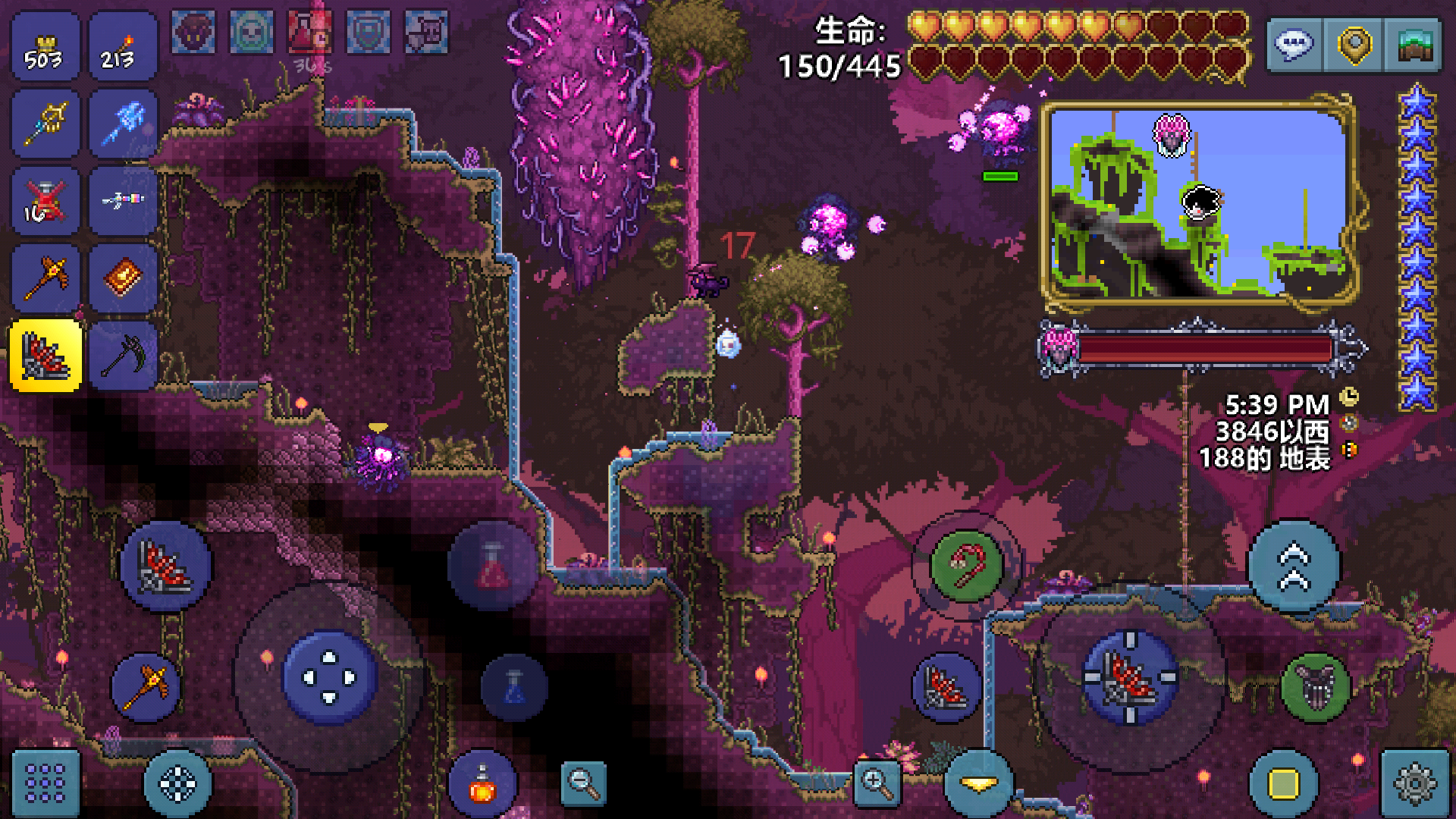Open the chat bubble button

tap(1294, 45)
